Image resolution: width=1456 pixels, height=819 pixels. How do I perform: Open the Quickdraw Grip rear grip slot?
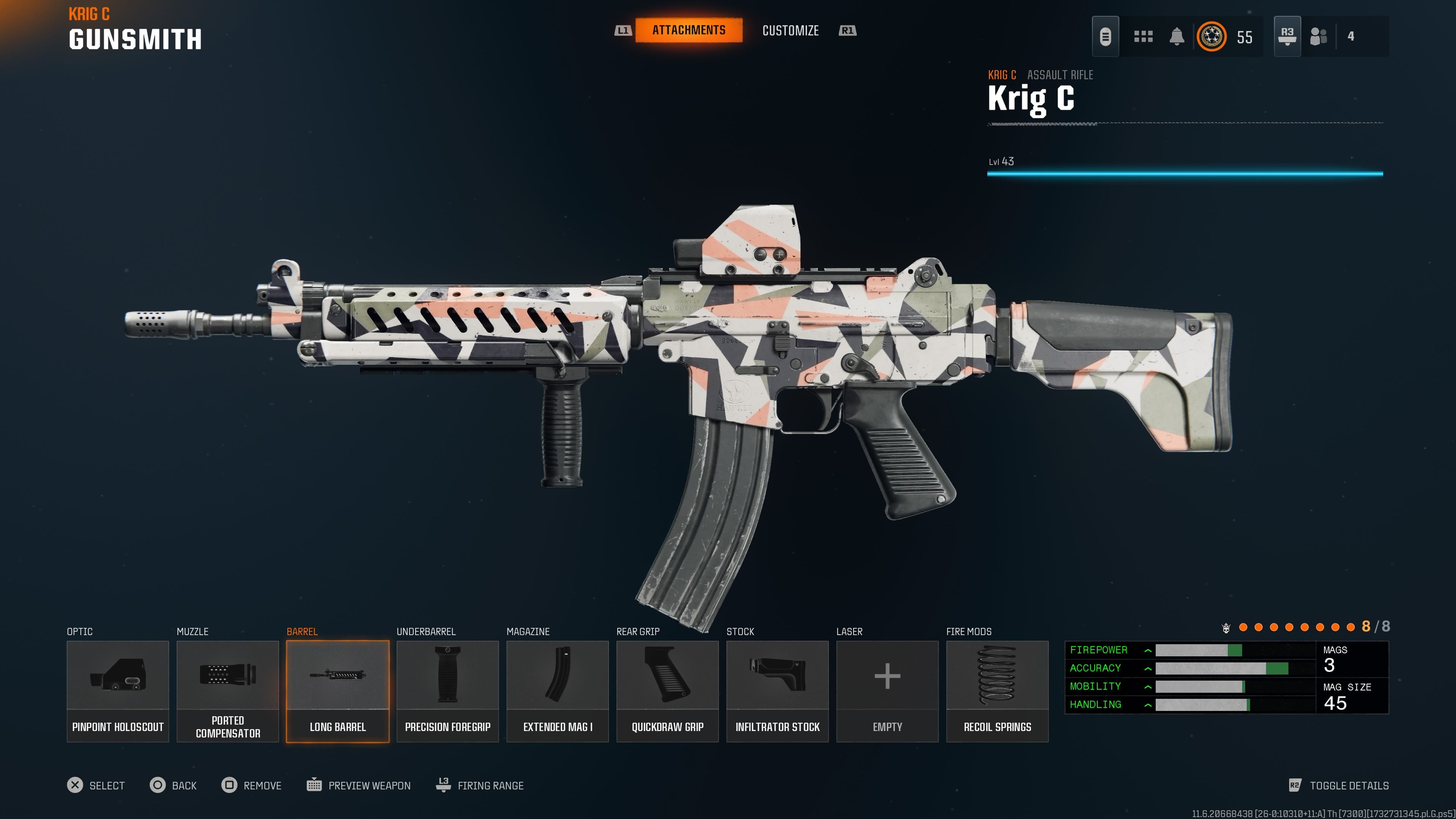pyautogui.click(x=667, y=691)
